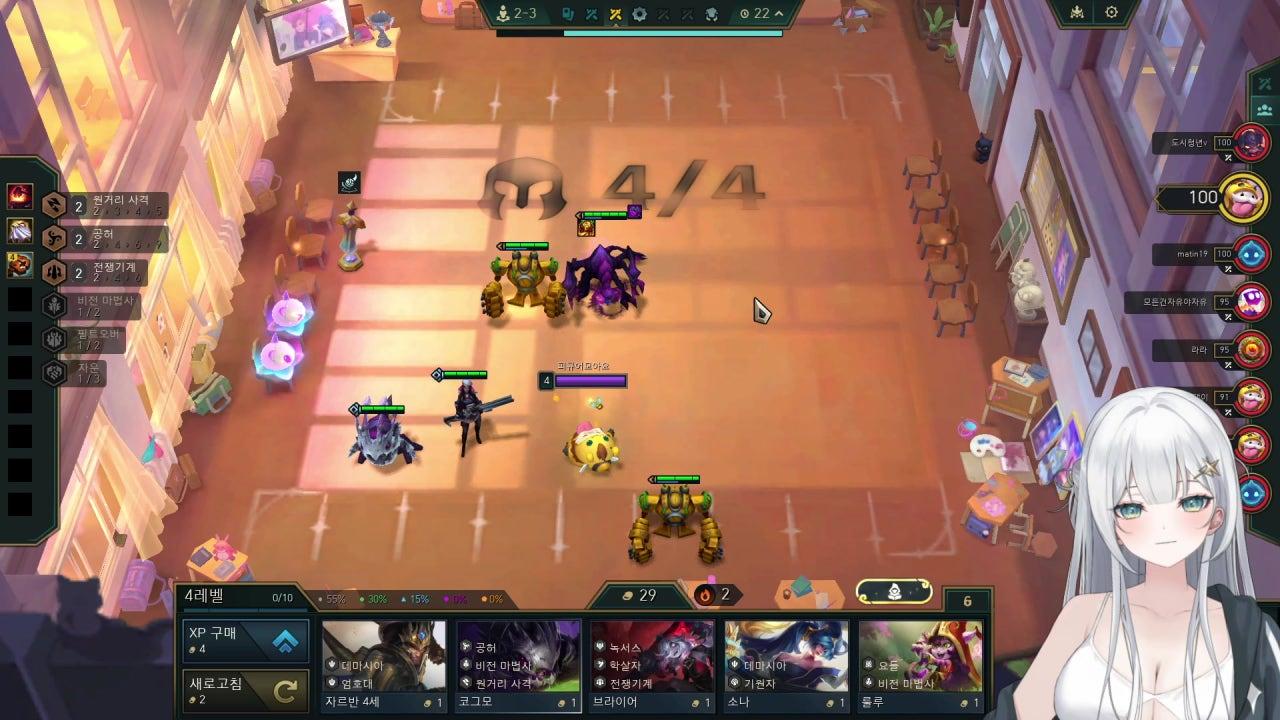Click the 전쟁기계 trait icon in the traits panel

pos(51,270)
